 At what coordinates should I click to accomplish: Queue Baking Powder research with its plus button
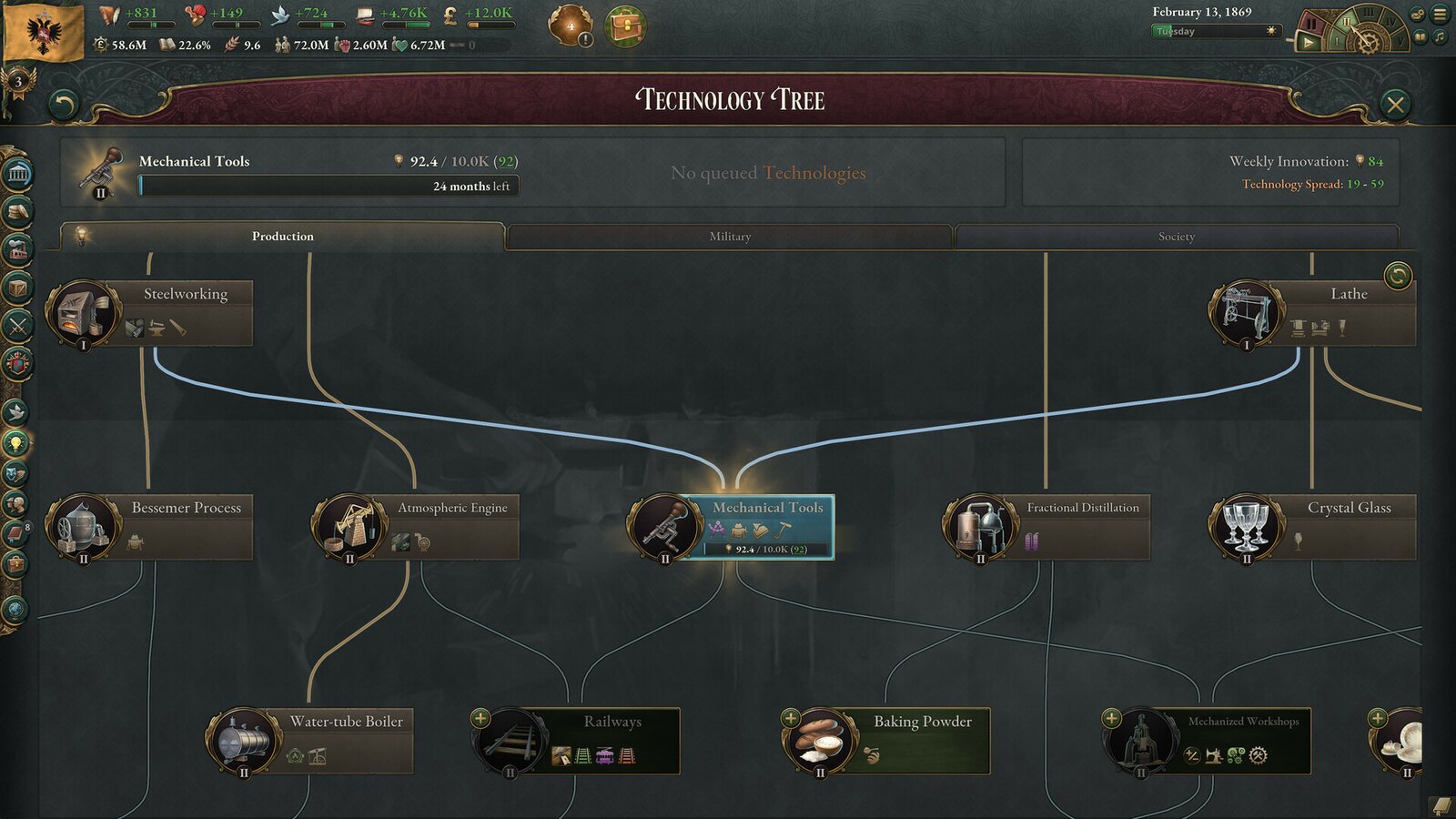click(791, 718)
